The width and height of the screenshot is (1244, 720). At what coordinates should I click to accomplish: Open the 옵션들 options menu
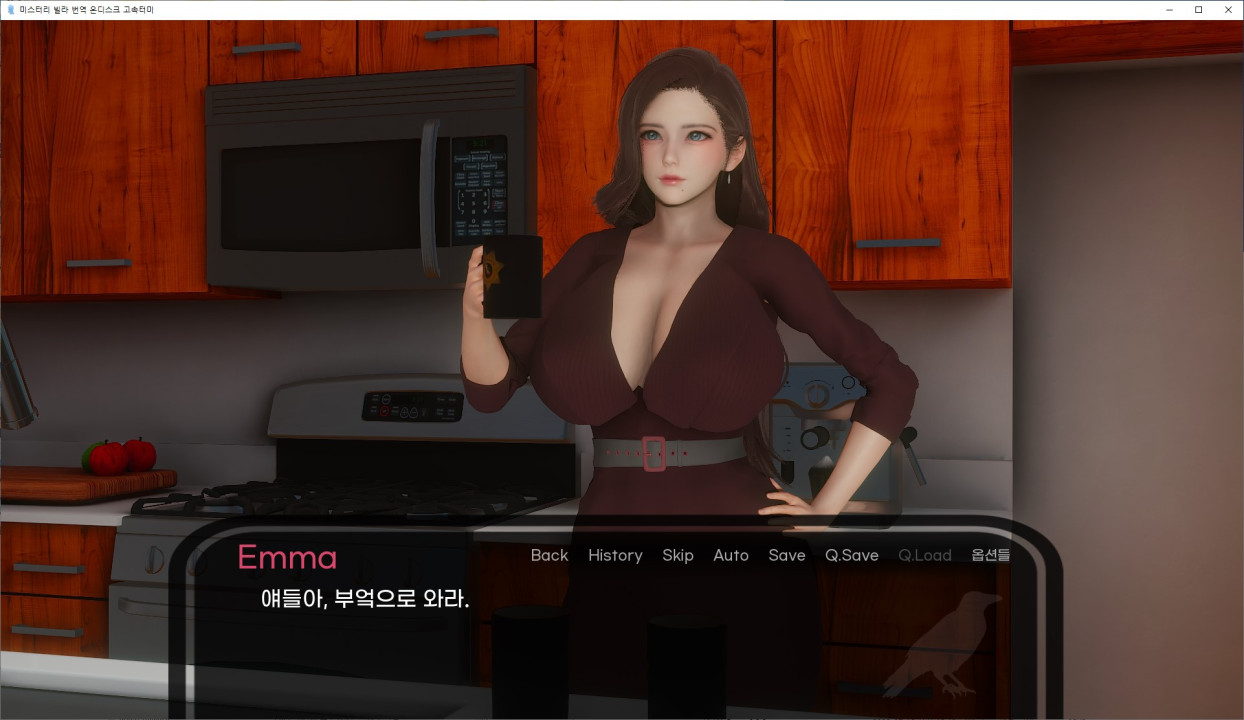pos(990,555)
